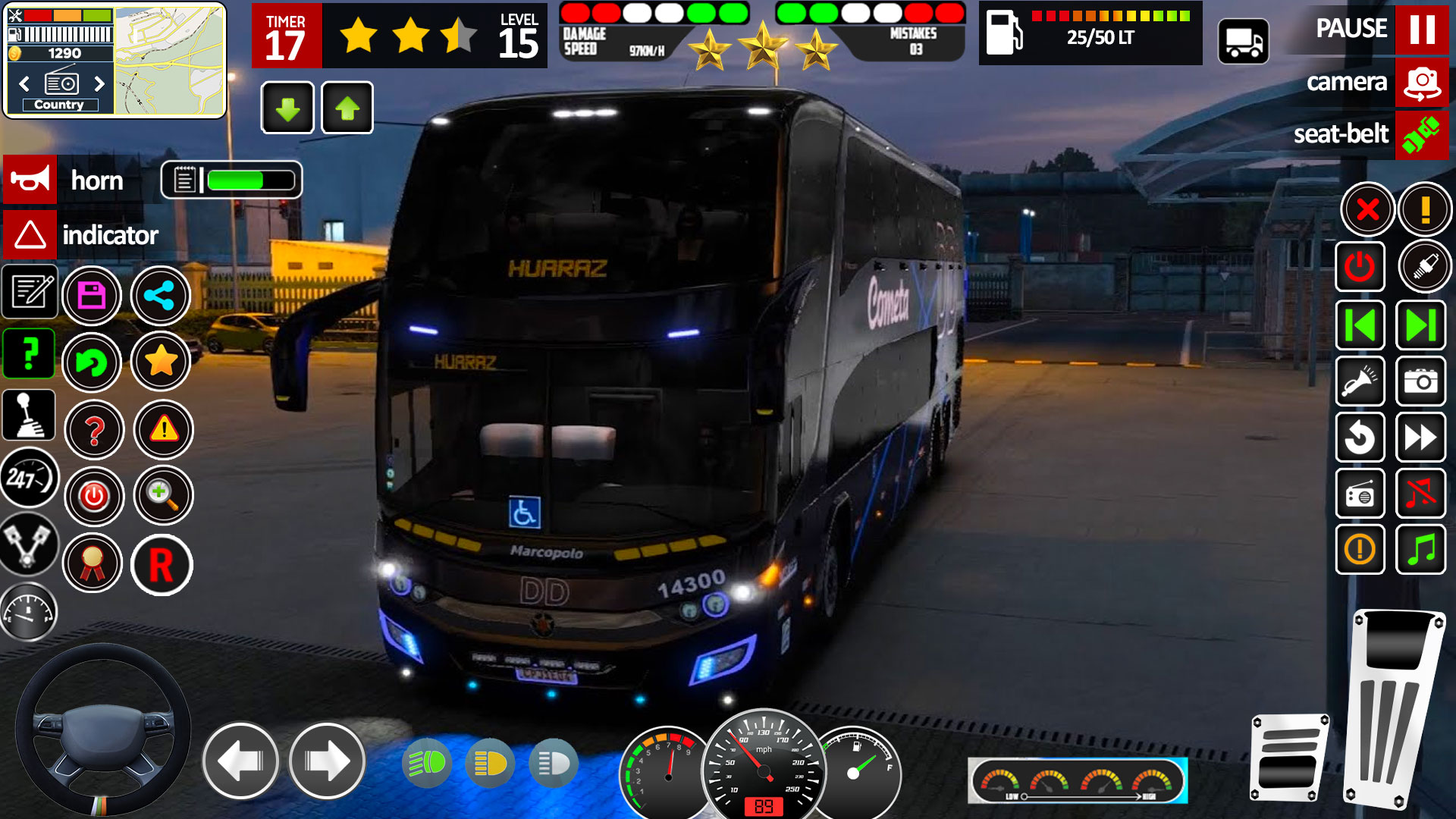Screen dimensions: 1456x819
Task: Select the gear shift icon
Action: (x=29, y=415)
